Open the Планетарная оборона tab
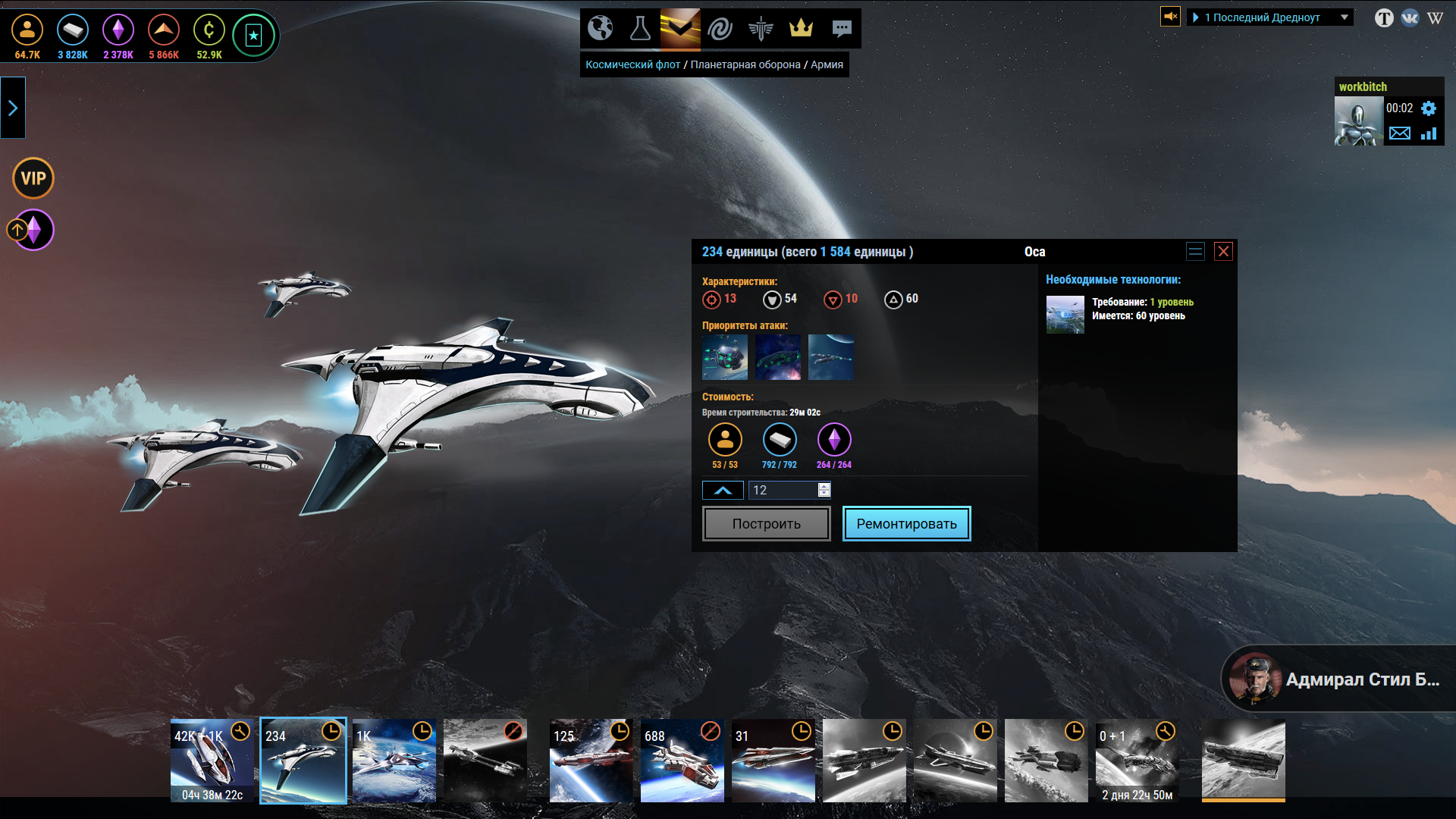This screenshot has width=1456, height=819. click(x=745, y=64)
